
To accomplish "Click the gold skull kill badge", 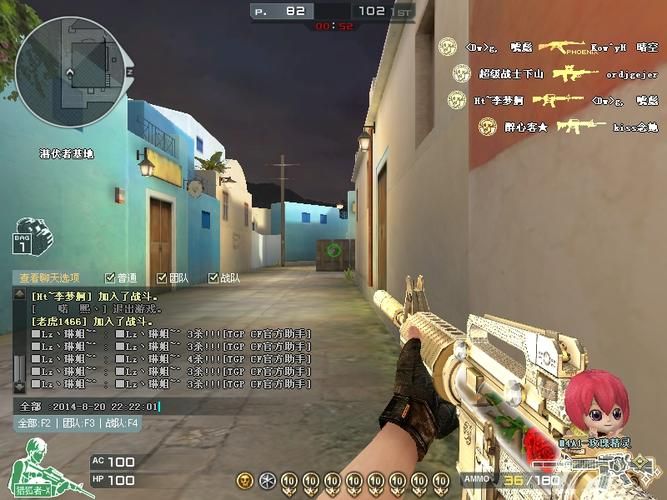I will (x=244, y=480).
